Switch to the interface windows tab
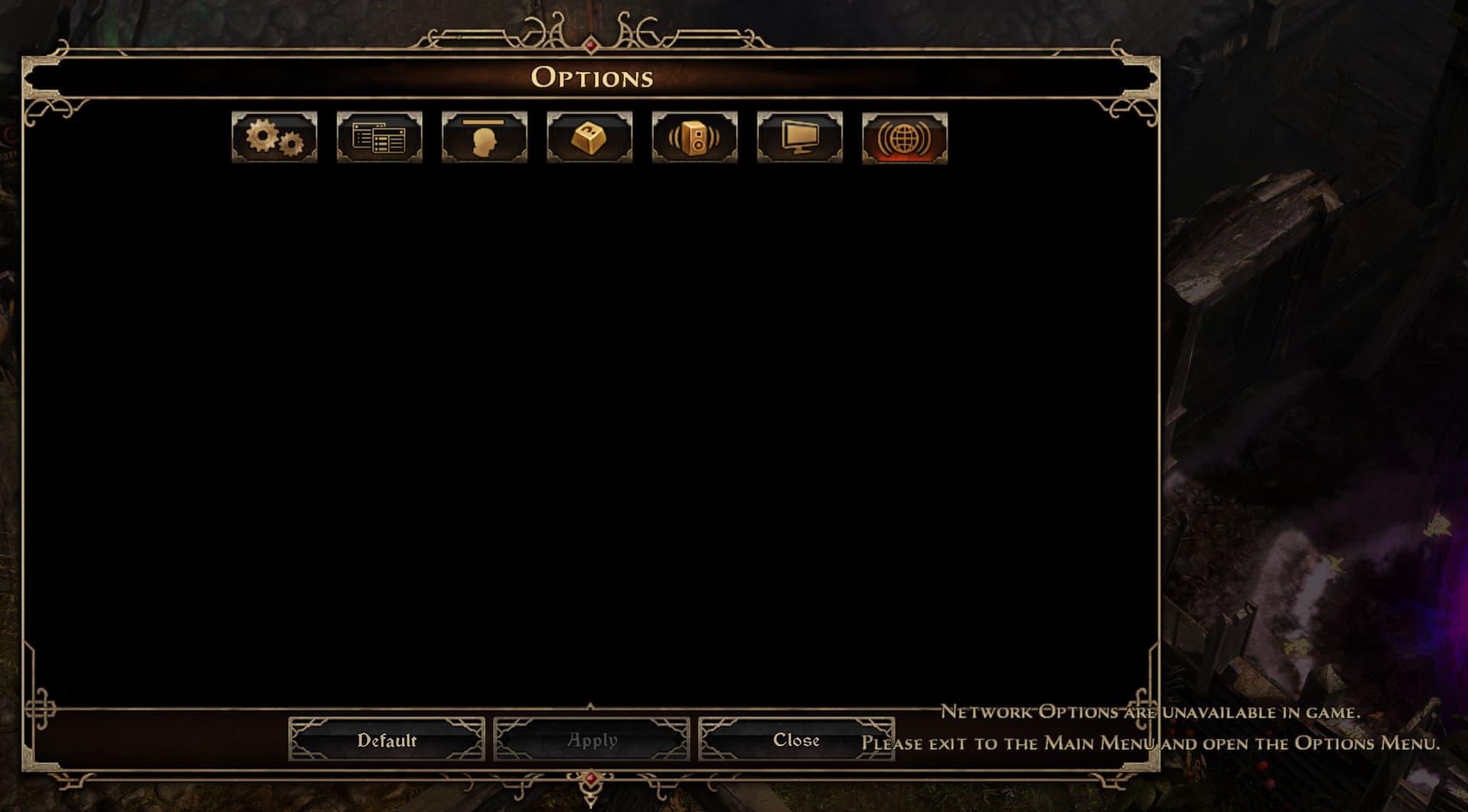Viewport: 1468px width, 812px height. click(379, 138)
